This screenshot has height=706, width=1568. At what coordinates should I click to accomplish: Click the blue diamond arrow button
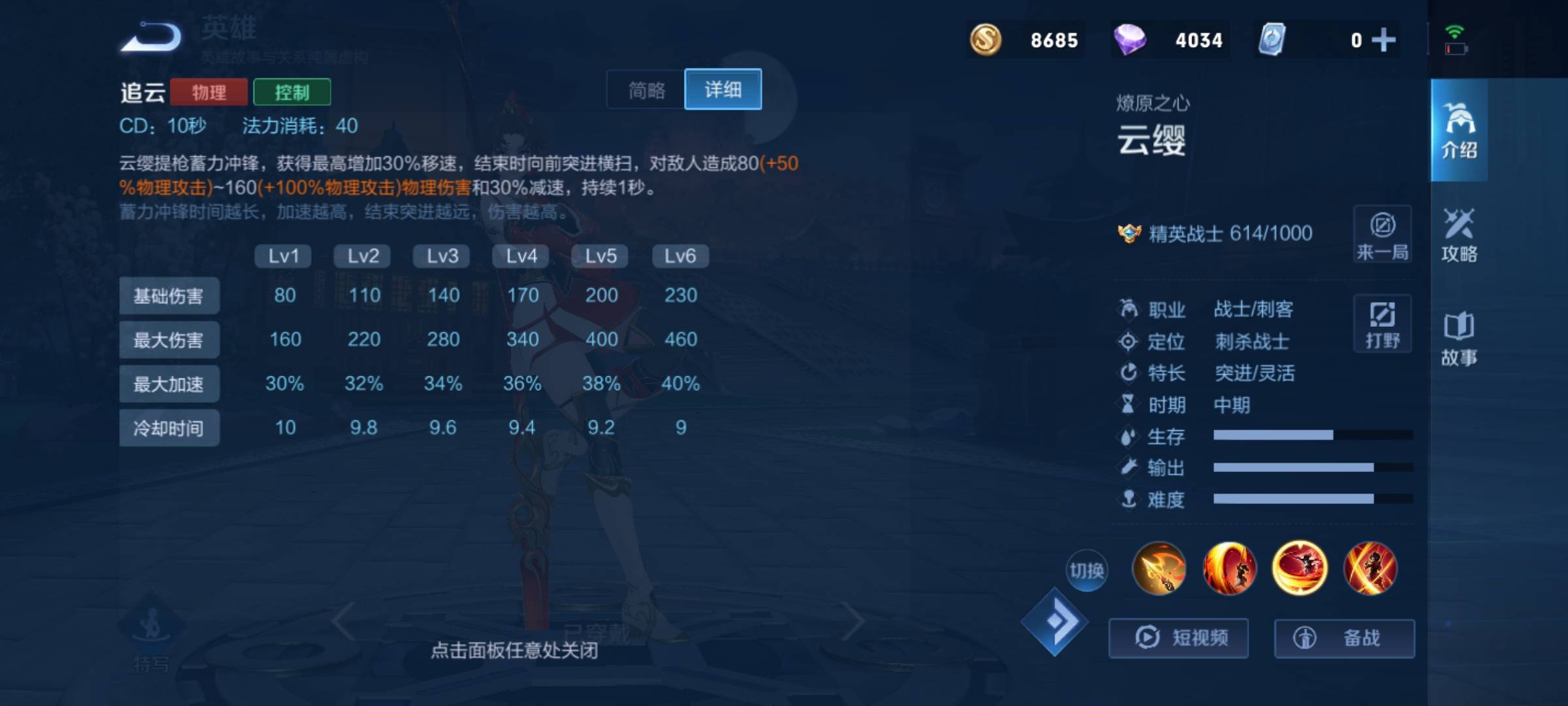tap(1054, 622)
